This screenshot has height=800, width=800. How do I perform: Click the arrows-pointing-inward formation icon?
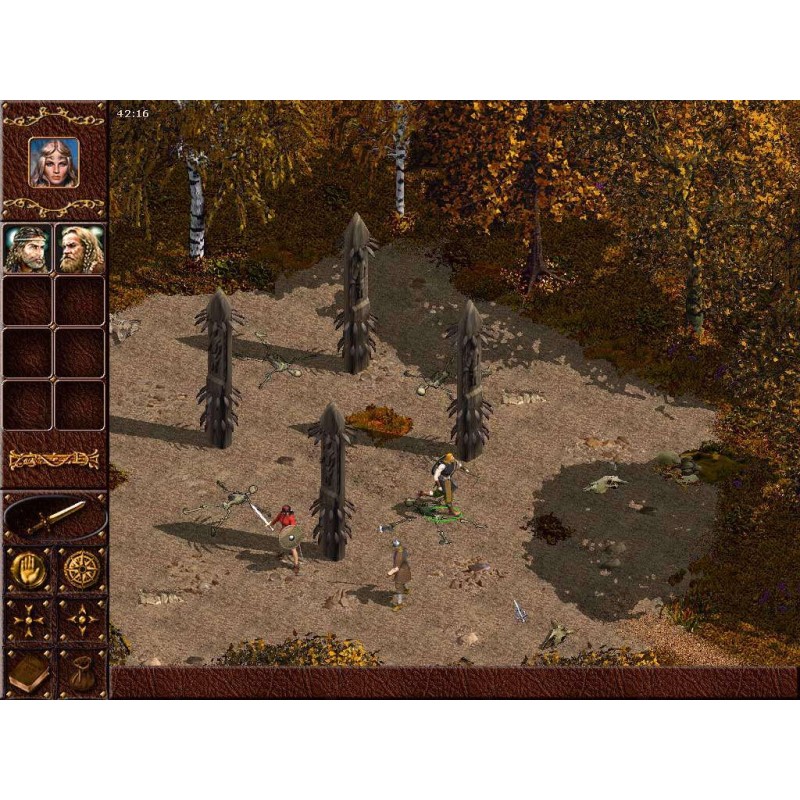point(28,621)
